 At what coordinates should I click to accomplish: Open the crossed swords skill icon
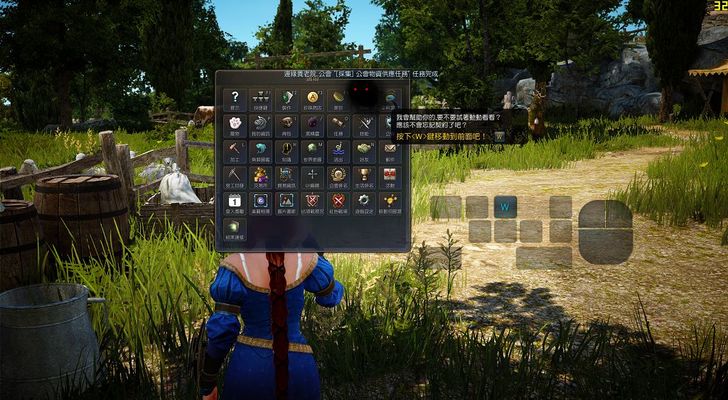tap(365, 123)
